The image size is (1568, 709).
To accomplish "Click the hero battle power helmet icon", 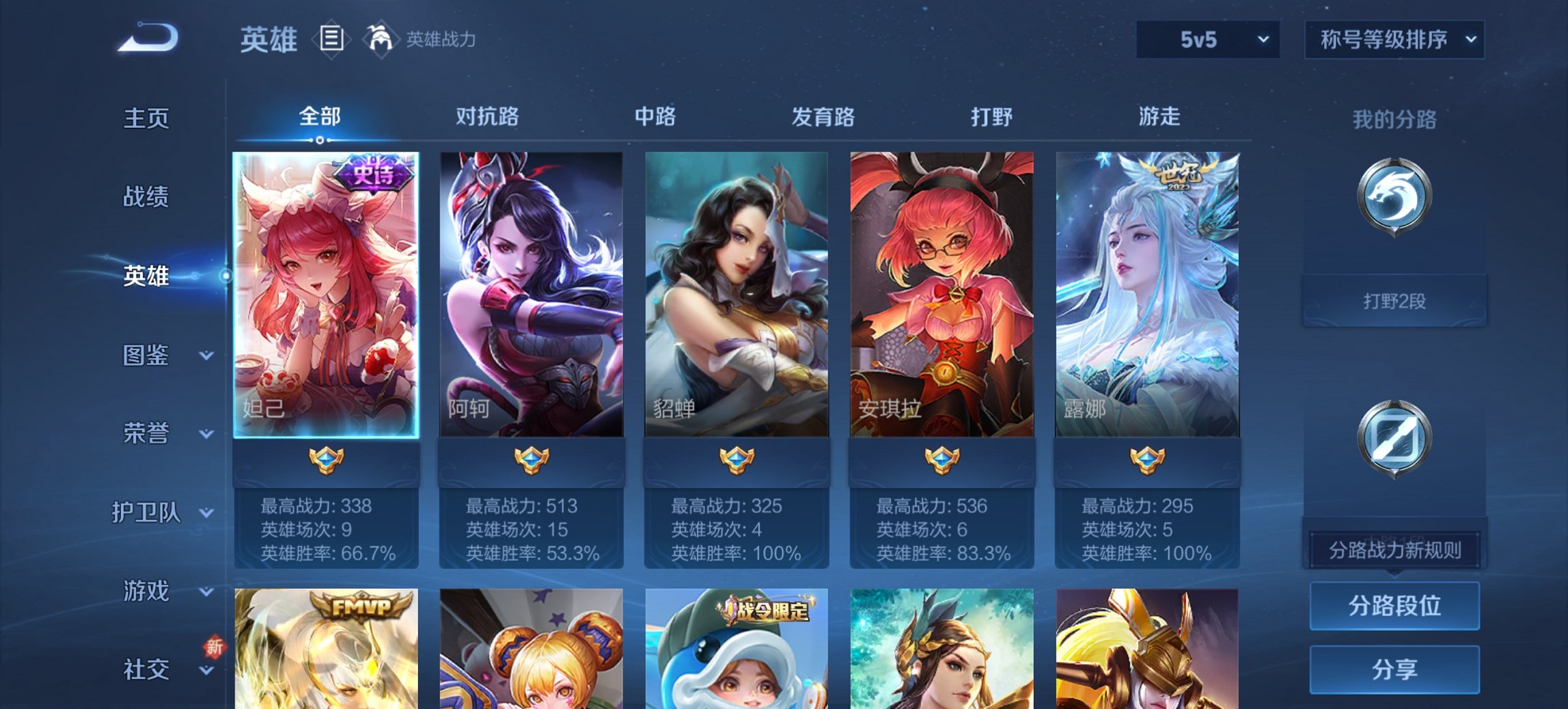I will tap(381, 39).
